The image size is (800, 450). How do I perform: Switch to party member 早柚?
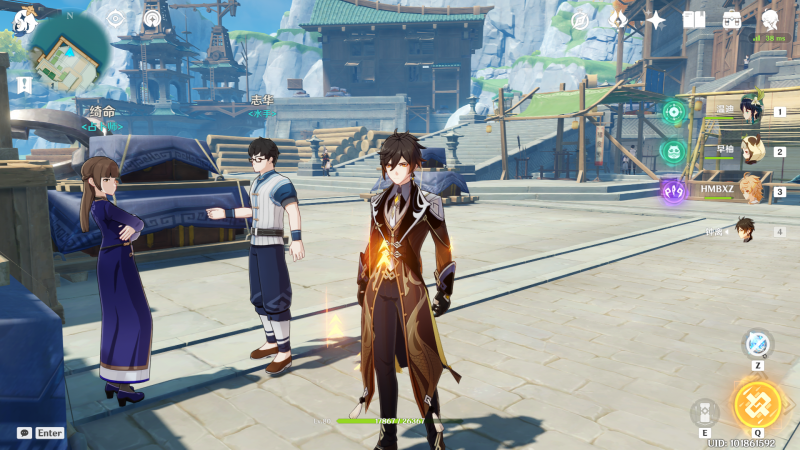pos(749,152)
